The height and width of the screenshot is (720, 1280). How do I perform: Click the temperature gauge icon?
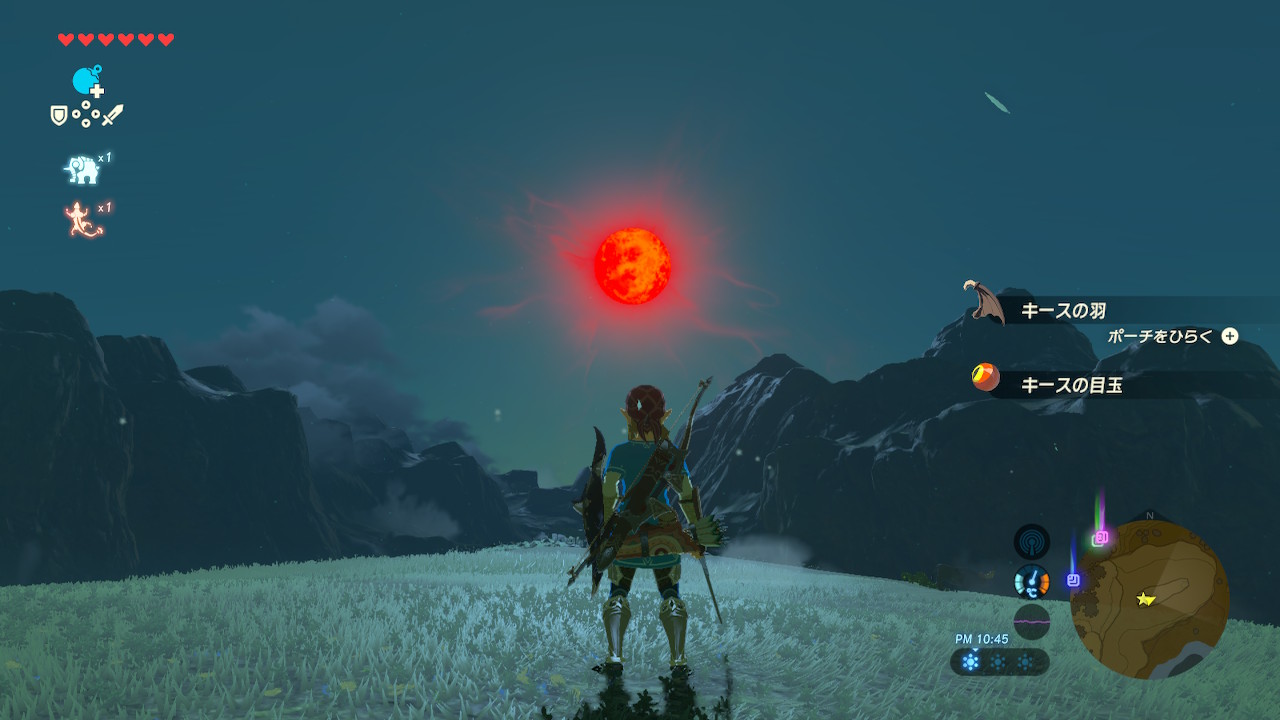1031,581
